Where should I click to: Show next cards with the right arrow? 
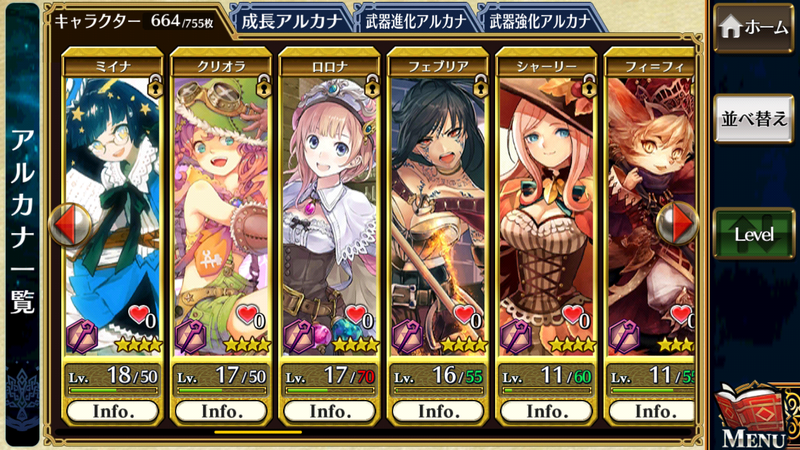coord(681,224)
